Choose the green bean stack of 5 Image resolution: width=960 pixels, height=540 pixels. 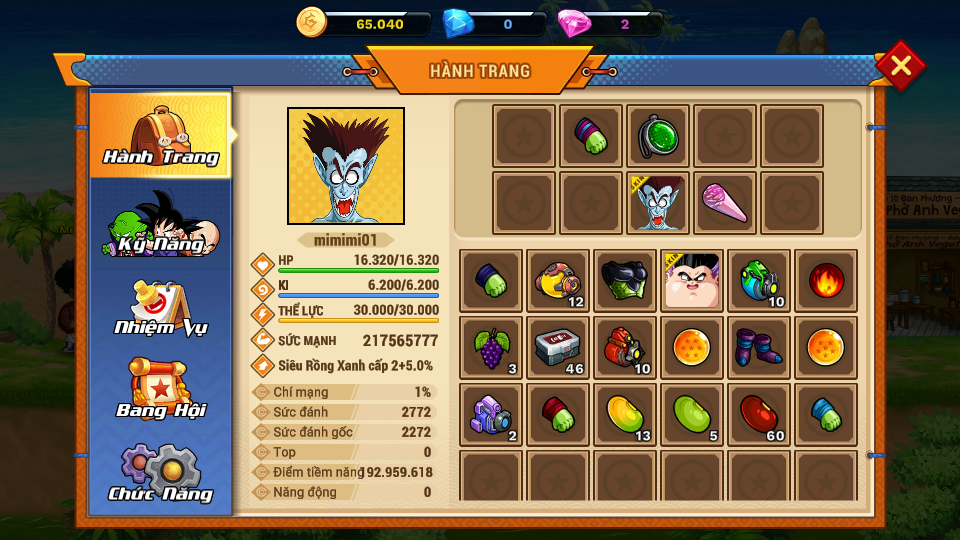click(x=692, y=414)
